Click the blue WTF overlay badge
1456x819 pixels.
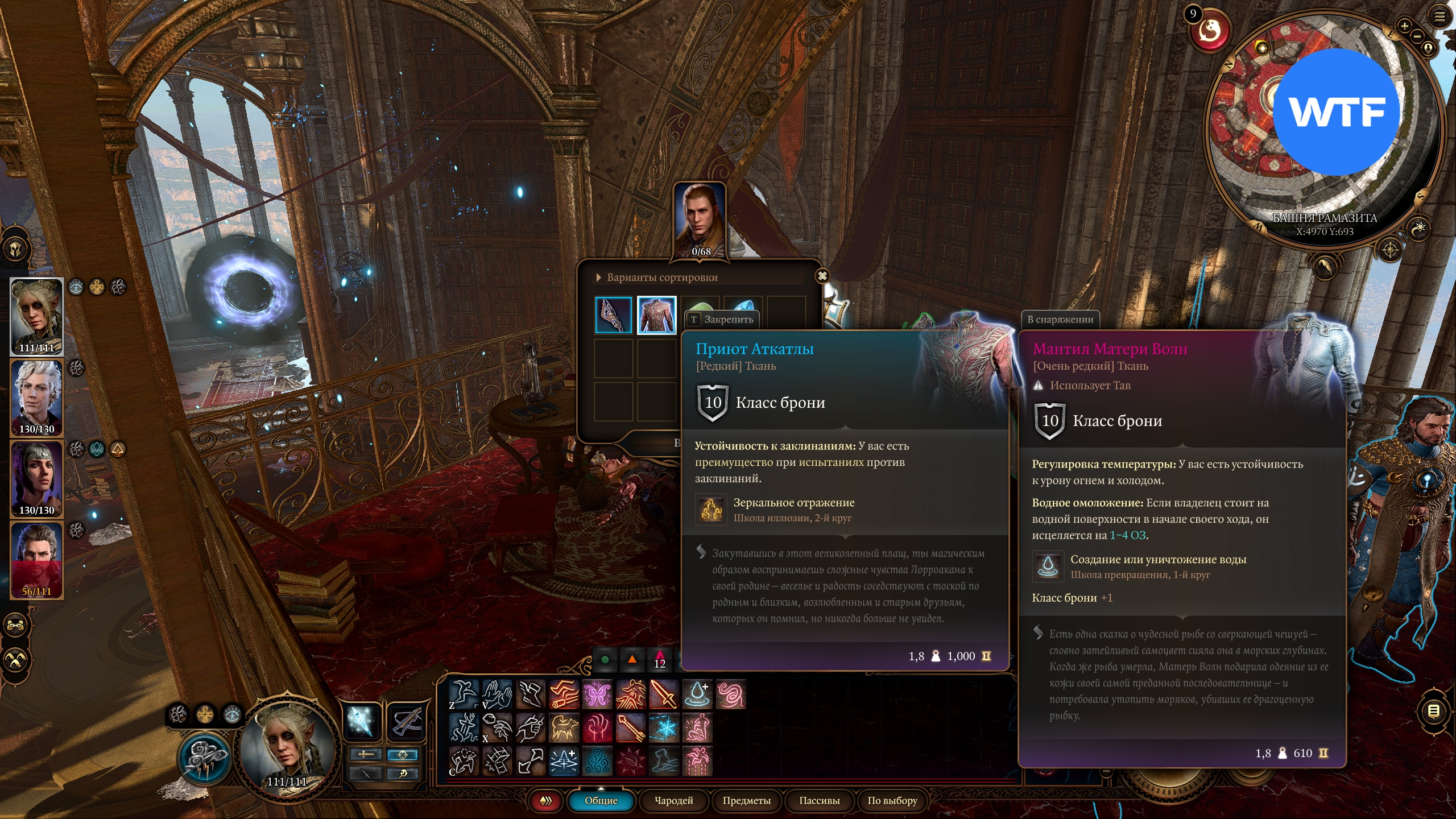1336,112
